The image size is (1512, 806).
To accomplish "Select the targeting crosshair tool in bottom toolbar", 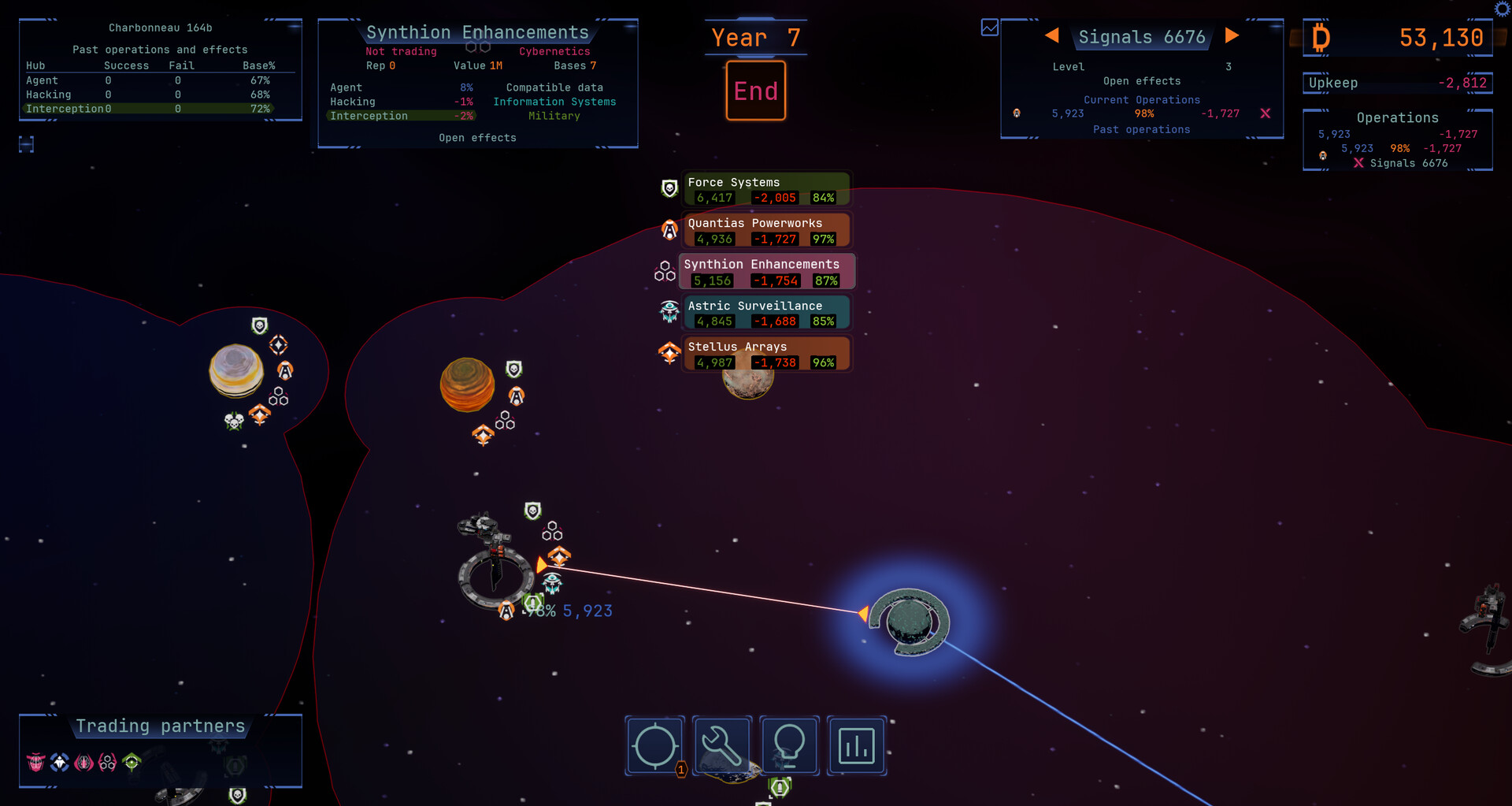I will point(654,745).
